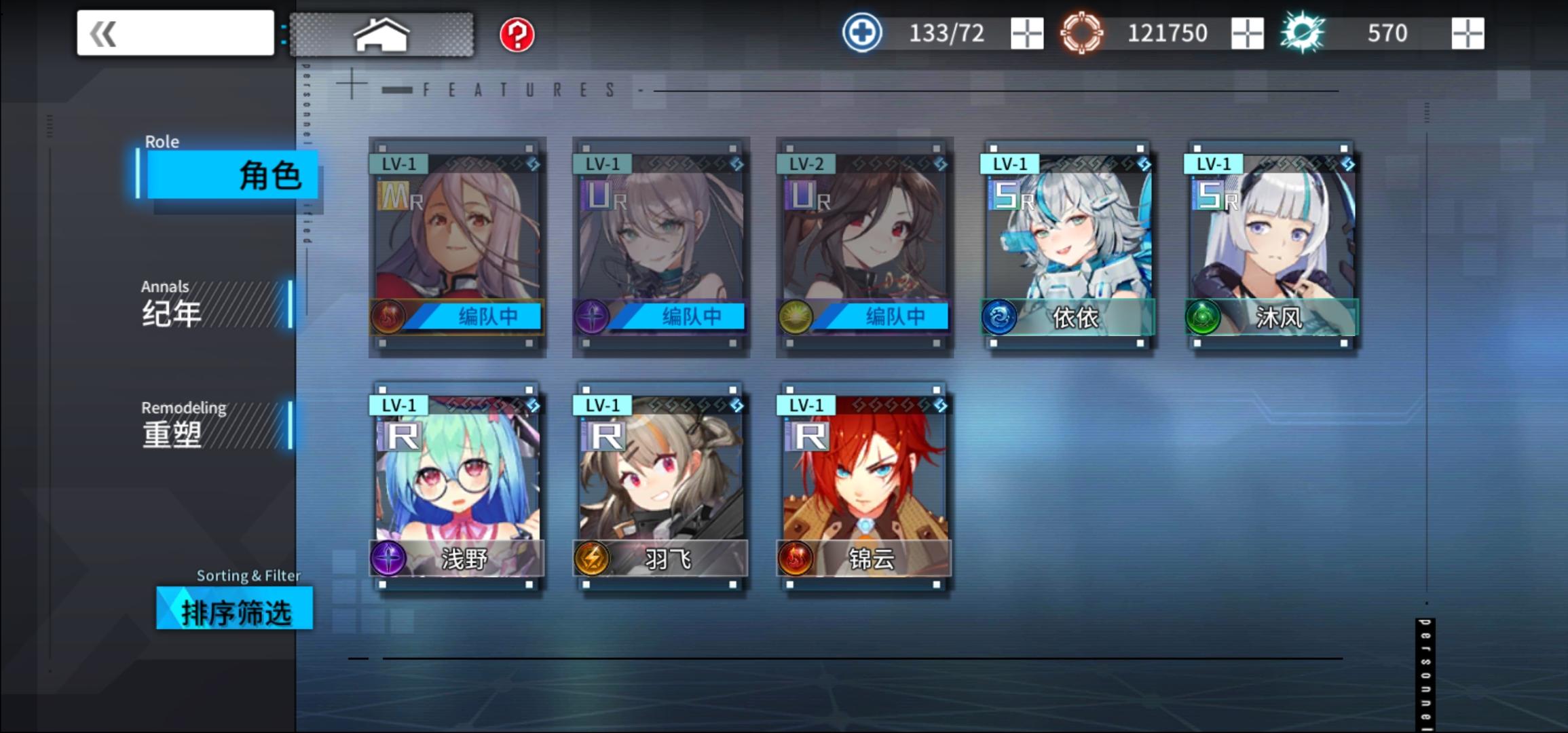
Task: Click the orange gold currency icon
Action: tap(1082, 31)
